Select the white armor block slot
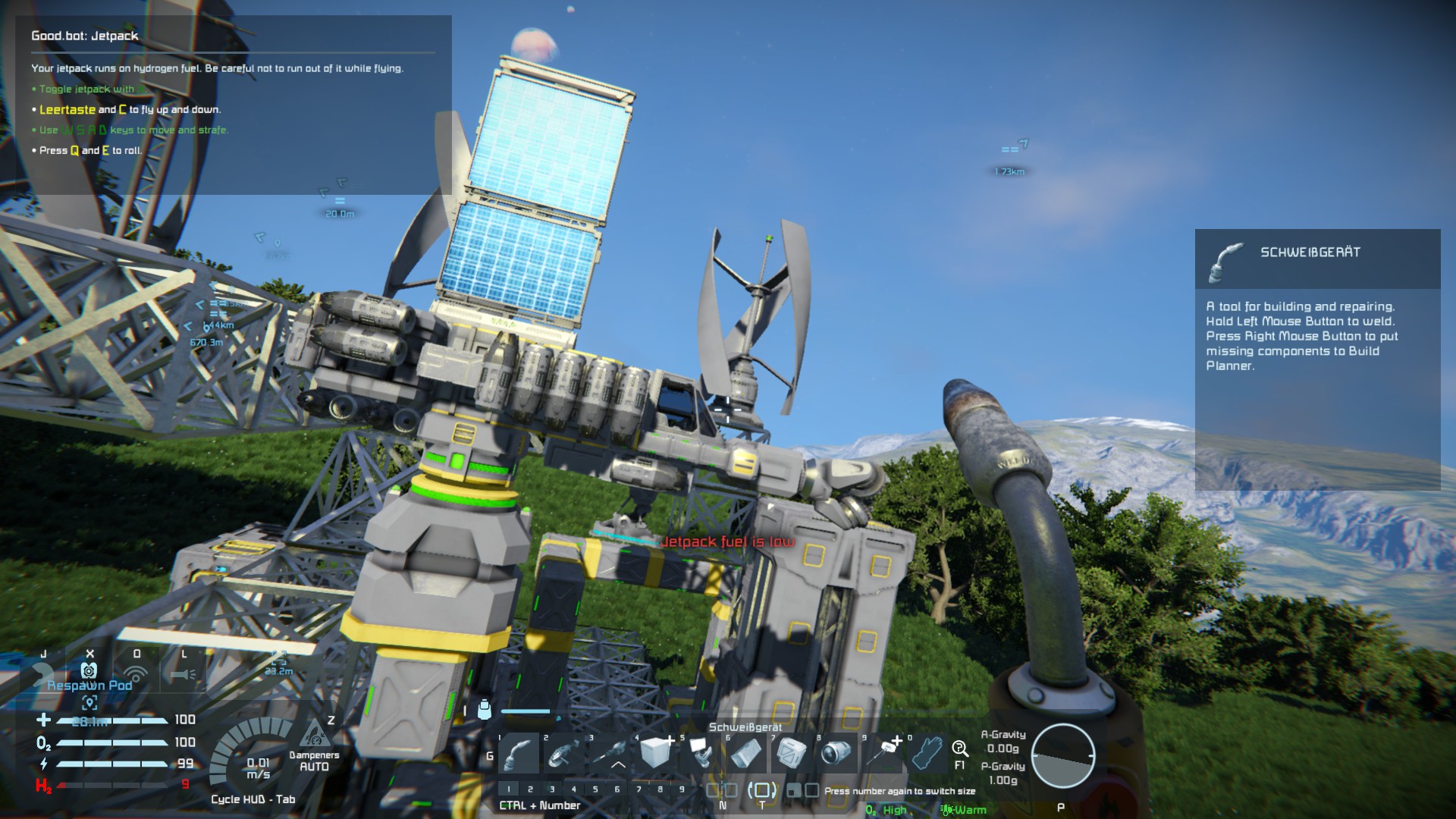 coord(656,753)
